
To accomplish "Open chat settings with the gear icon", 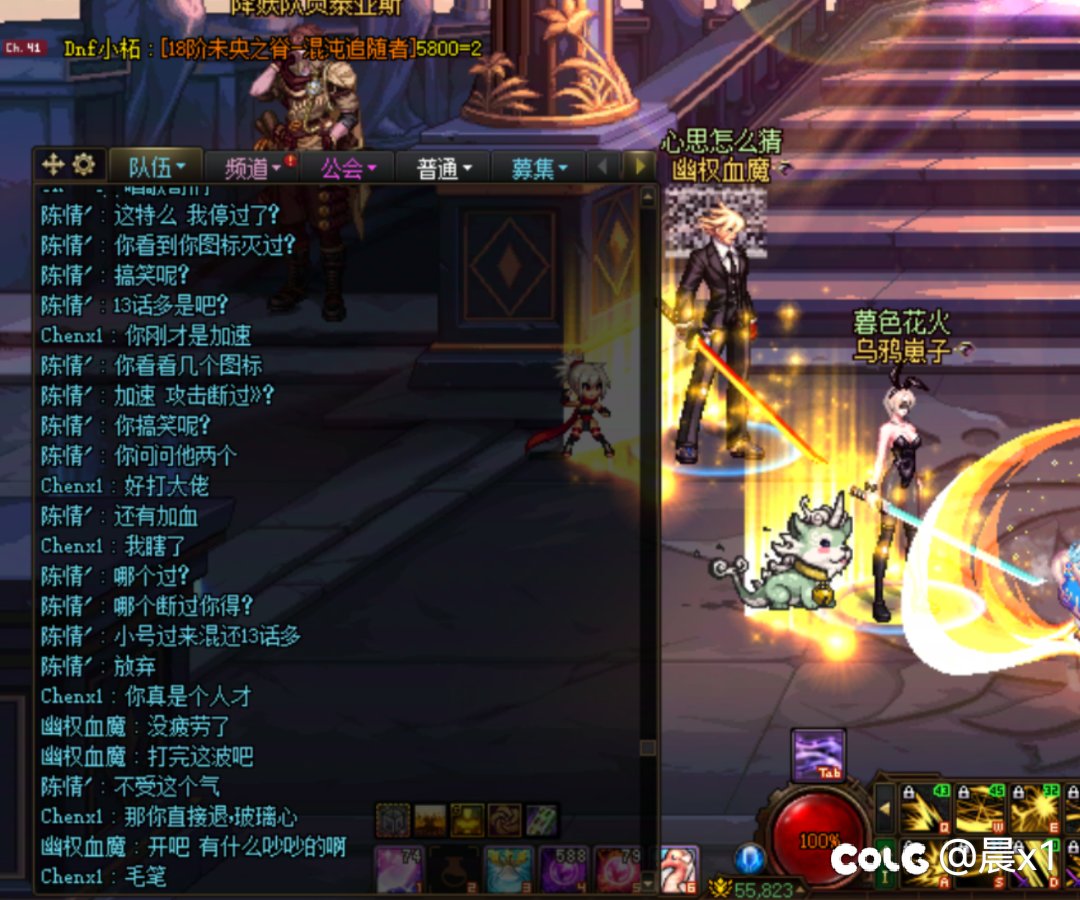I will point(83,164).
